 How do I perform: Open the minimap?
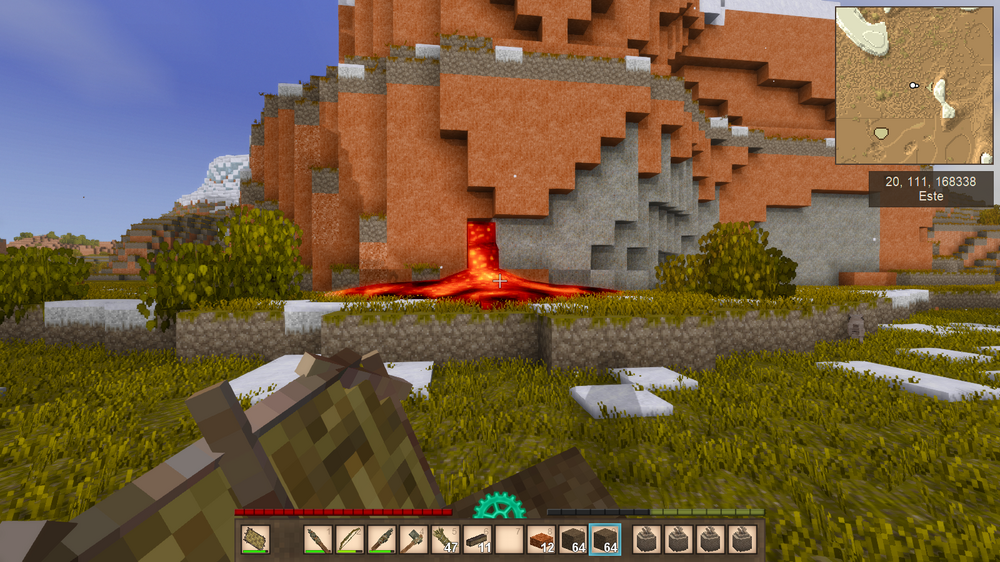click(914, 85)
